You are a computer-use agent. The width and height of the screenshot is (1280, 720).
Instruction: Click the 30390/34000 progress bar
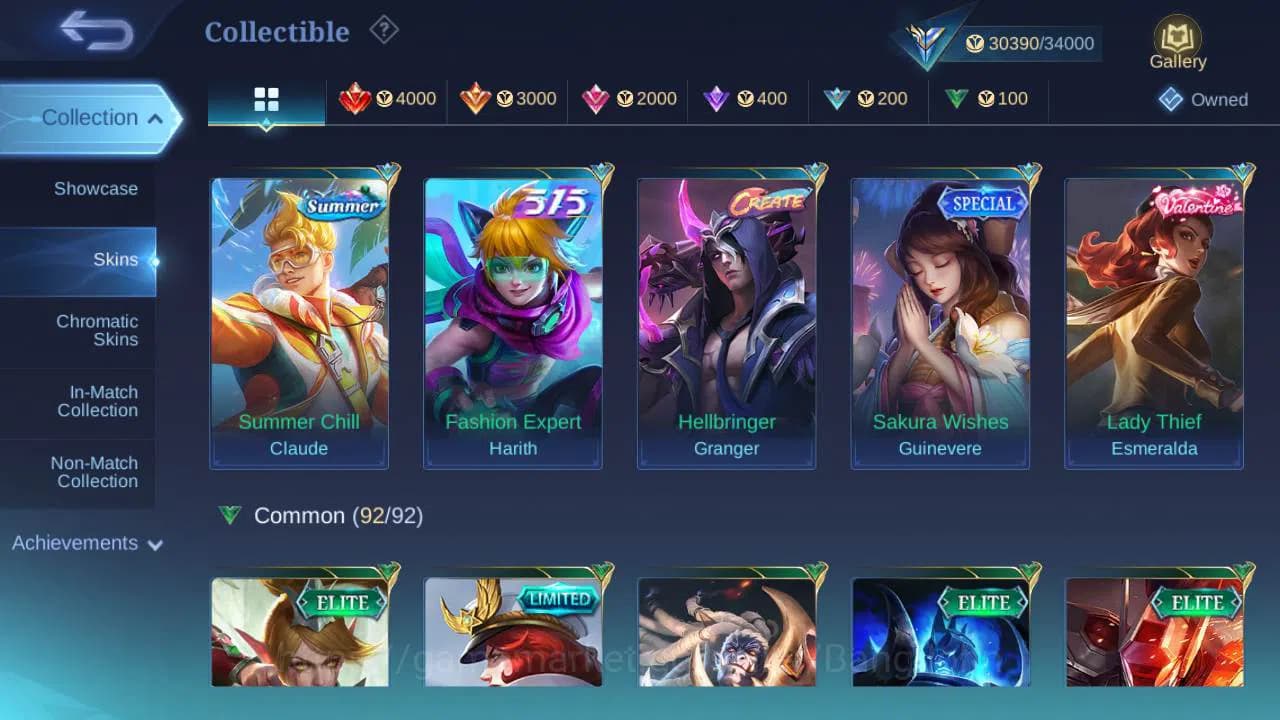coord(1030,43)
